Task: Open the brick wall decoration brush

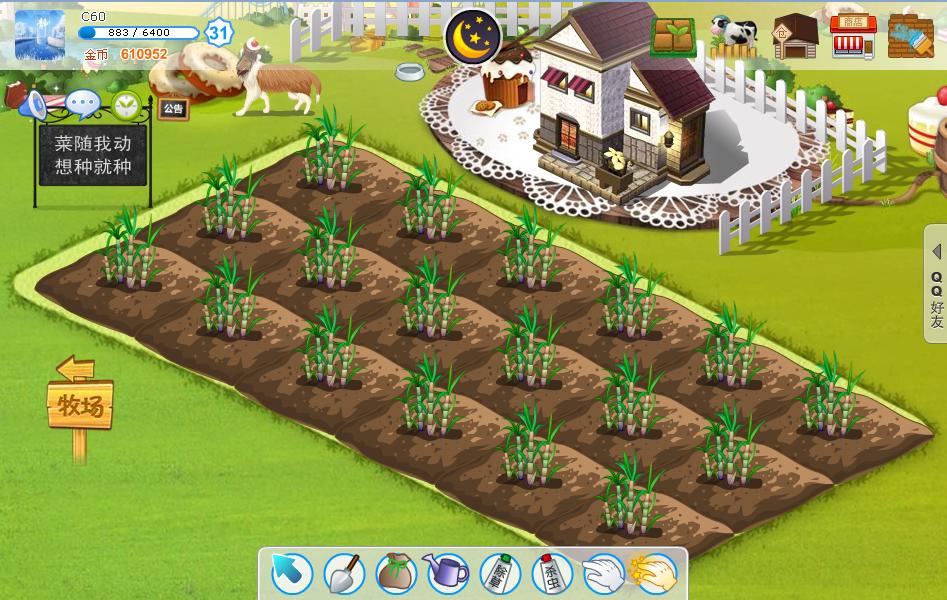Action: [x=910, y=36]
